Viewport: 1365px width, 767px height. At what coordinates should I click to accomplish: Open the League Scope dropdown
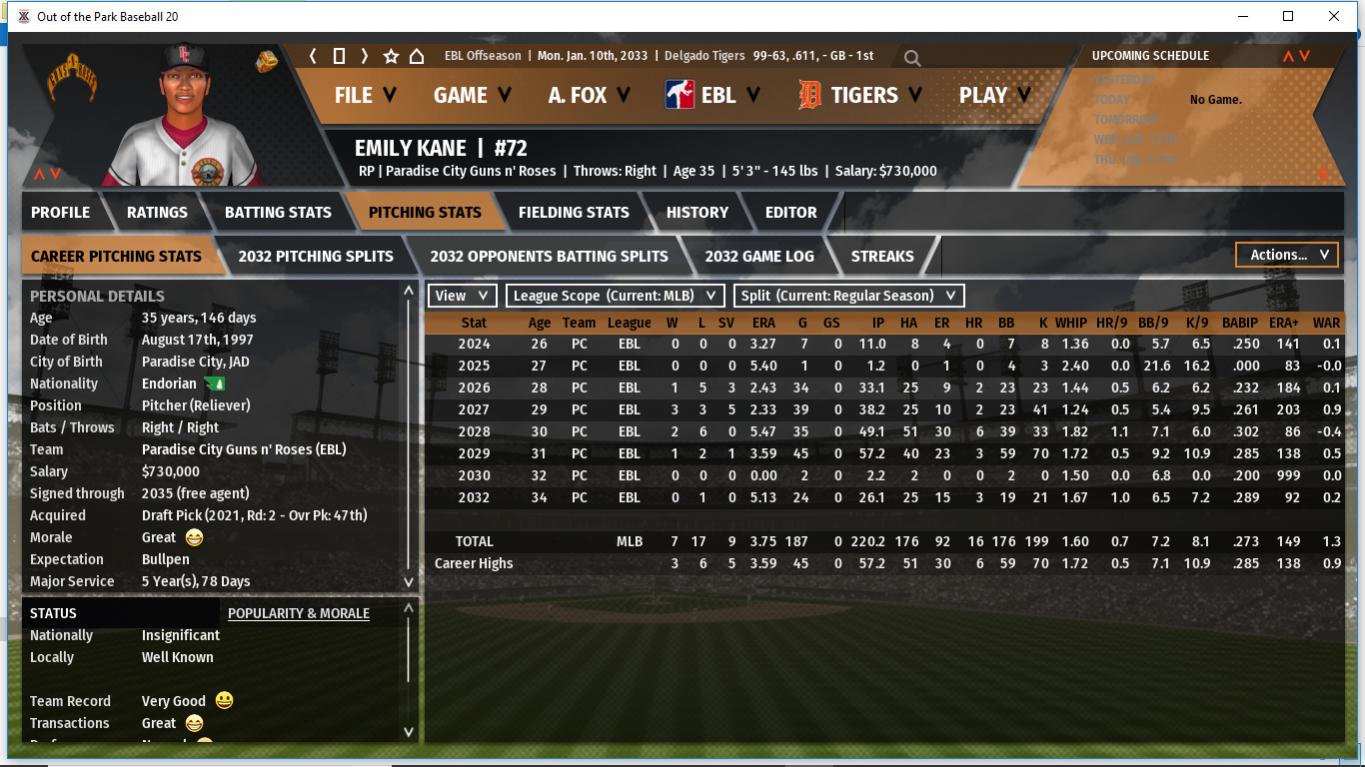pyautogui.click(x=615, y=296)
